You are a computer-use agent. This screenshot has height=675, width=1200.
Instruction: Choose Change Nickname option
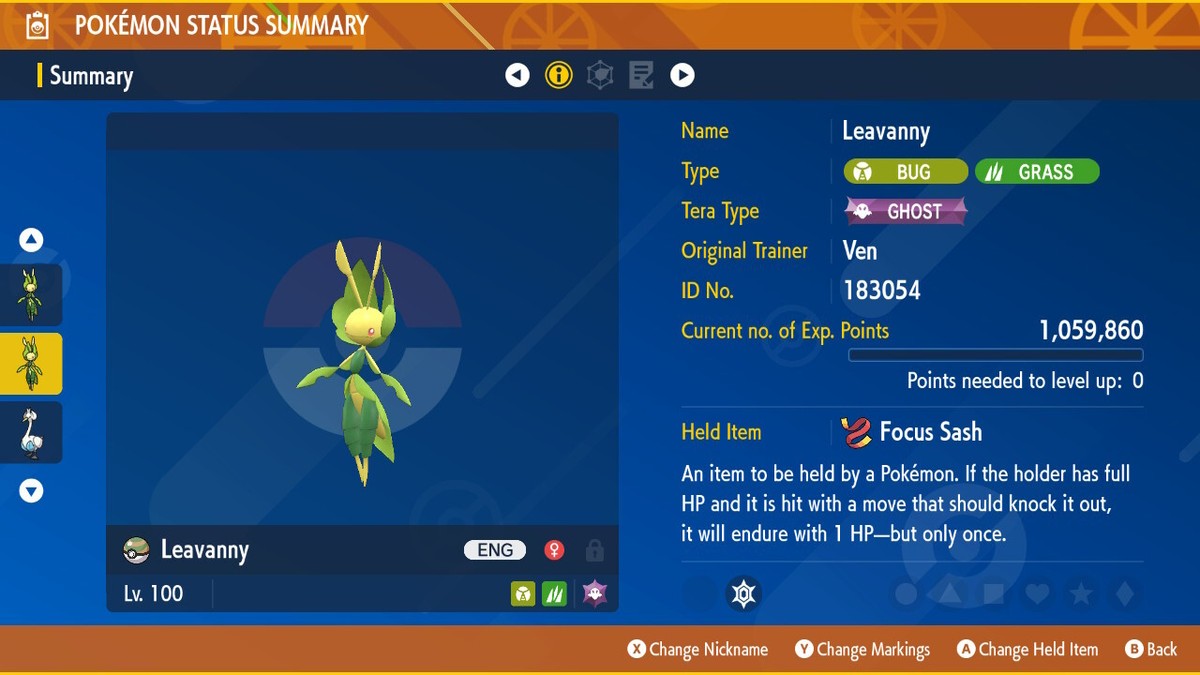coord(698,649)
